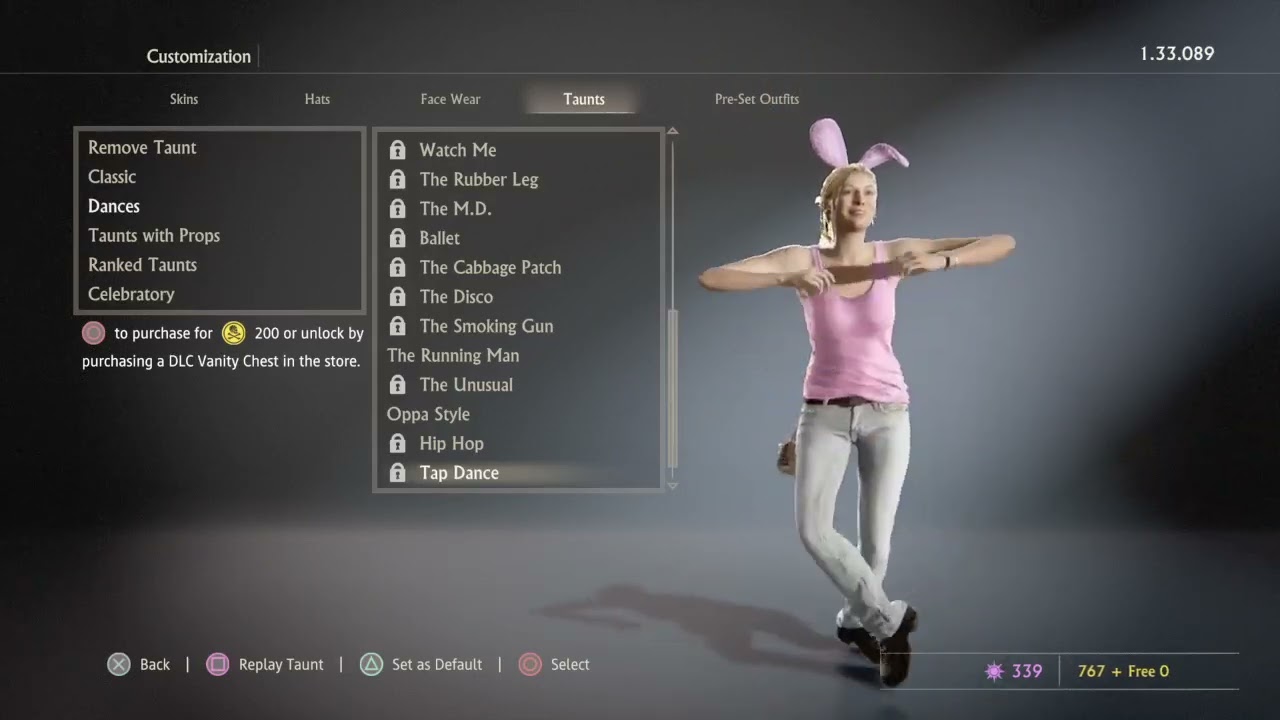Open the Celebratory taunts category

click(131, 294)
